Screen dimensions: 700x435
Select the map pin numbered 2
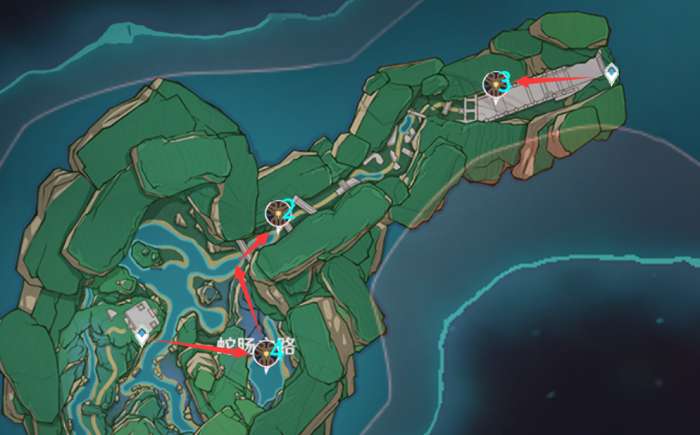278,213
